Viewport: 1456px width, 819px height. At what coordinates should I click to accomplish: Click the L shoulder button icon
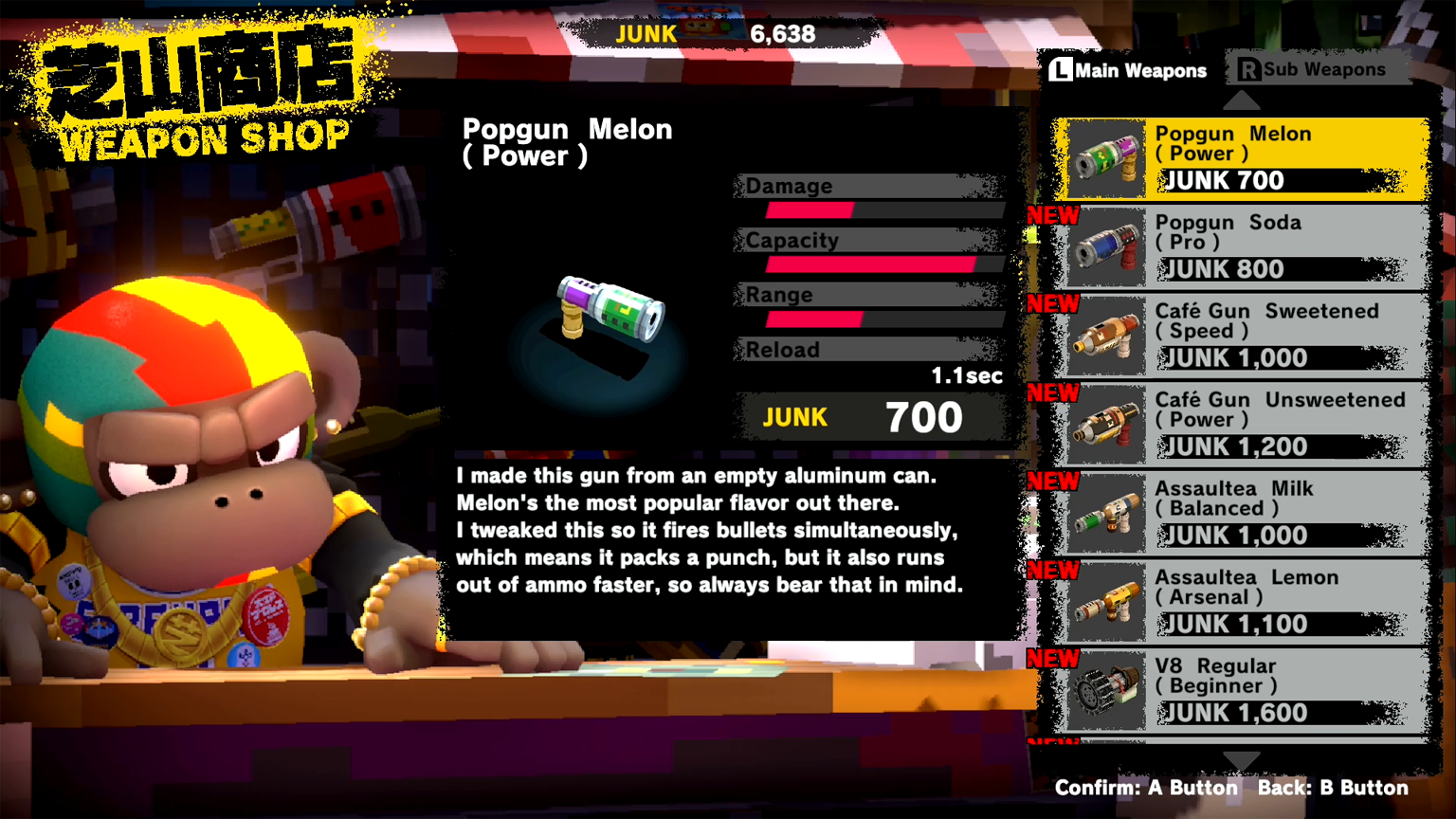1063,69
